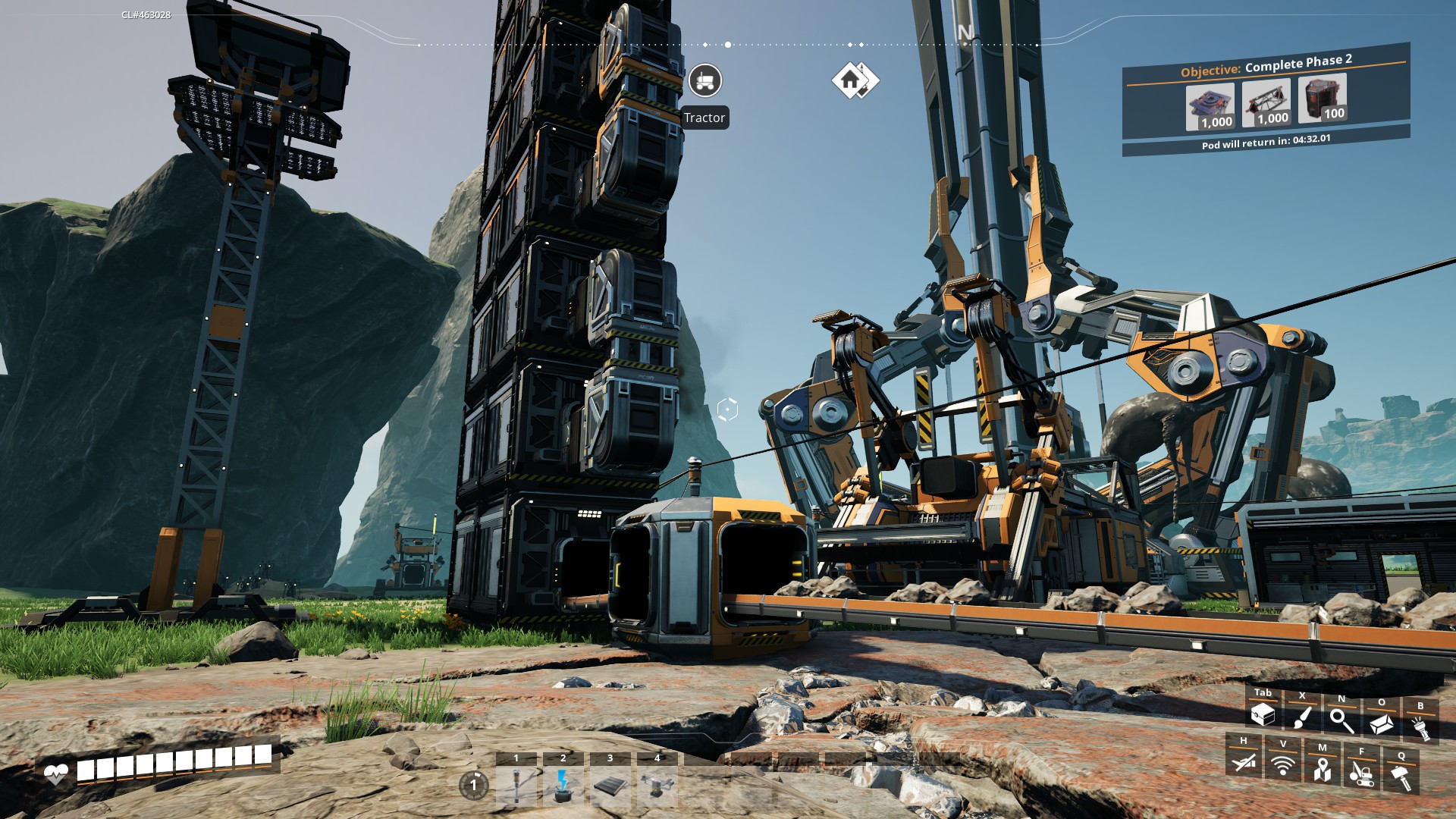Activate the wireless signal scanner icon
Screen dimensions: 1456x819
tap(1282, 765)
